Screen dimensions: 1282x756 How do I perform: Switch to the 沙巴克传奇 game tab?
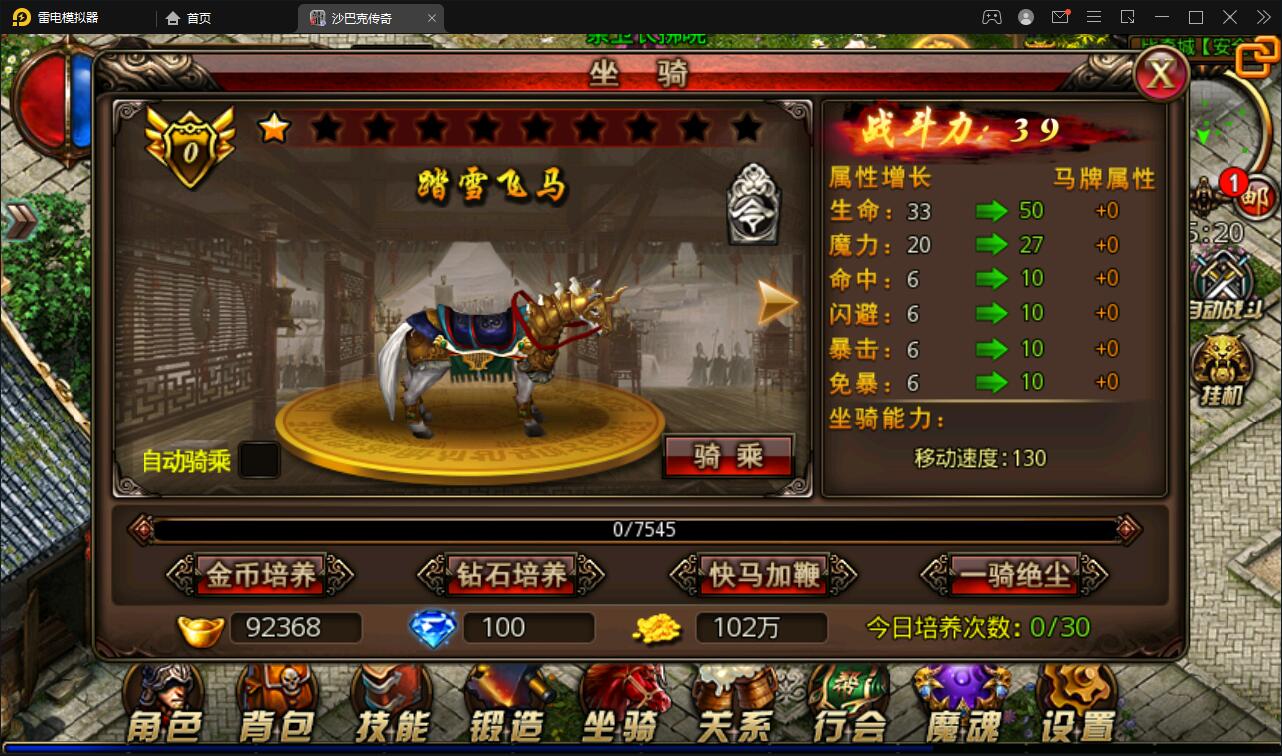point(362,17)
